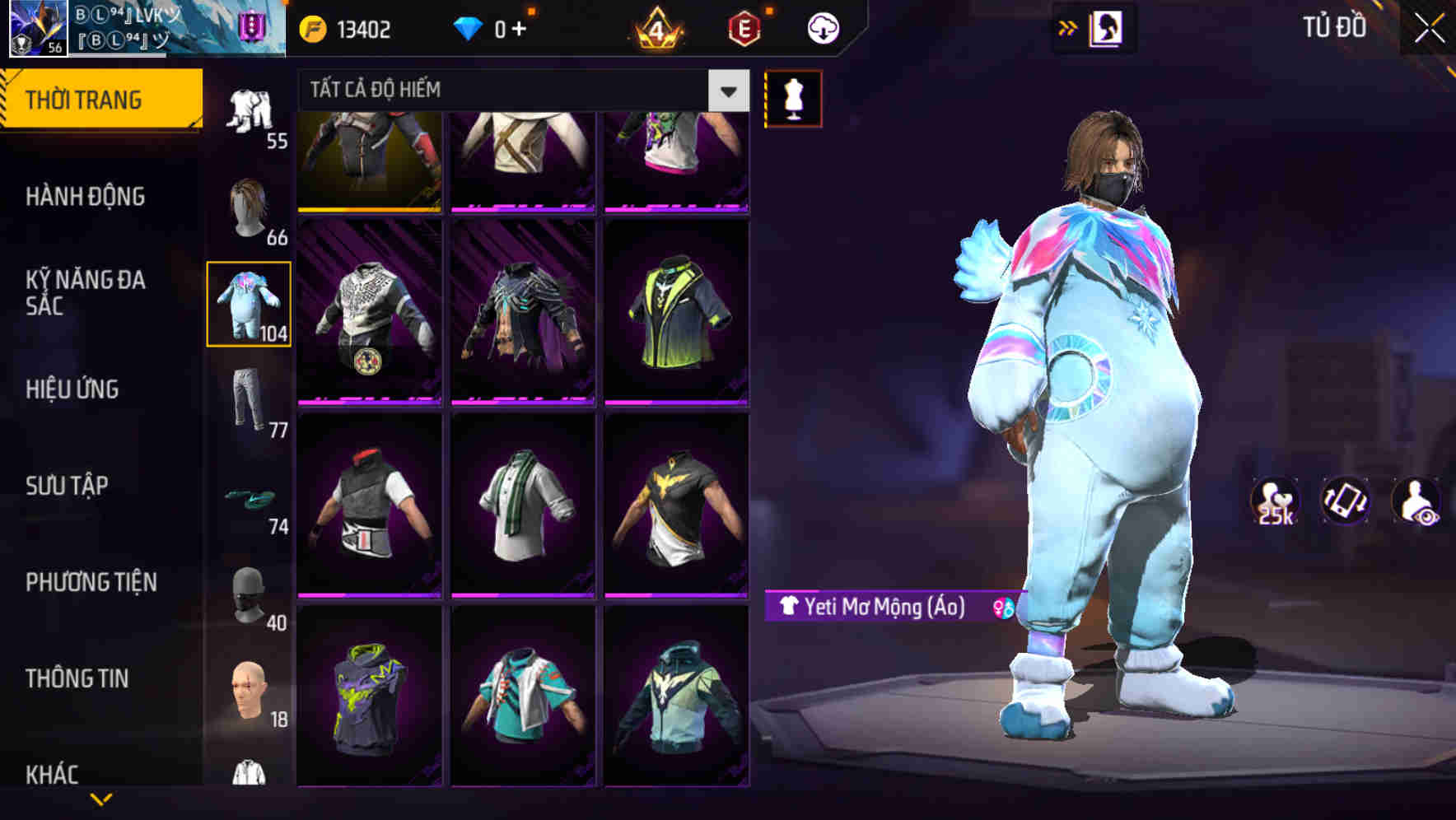Open the PHƯƠNG TIỆN category
This screenshot has width=1456, height=820.
tap(91, 581)
